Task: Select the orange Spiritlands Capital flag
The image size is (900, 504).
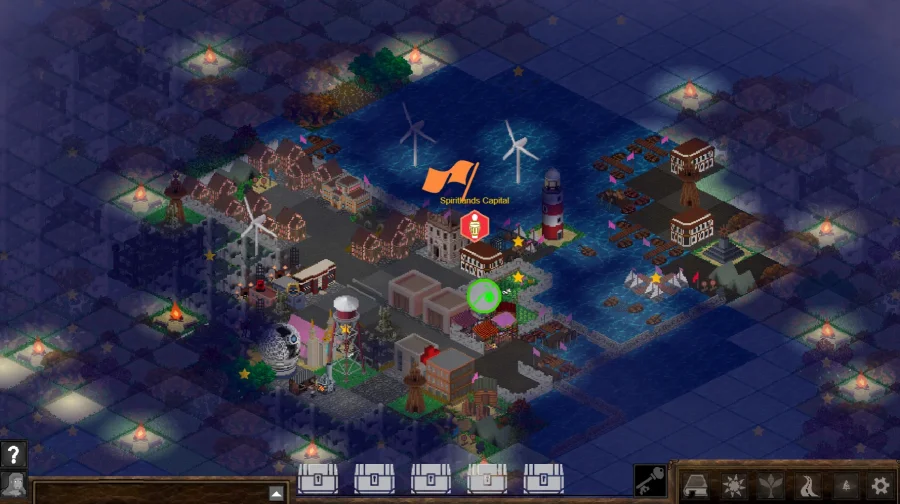Action: [x=449, y=179]
